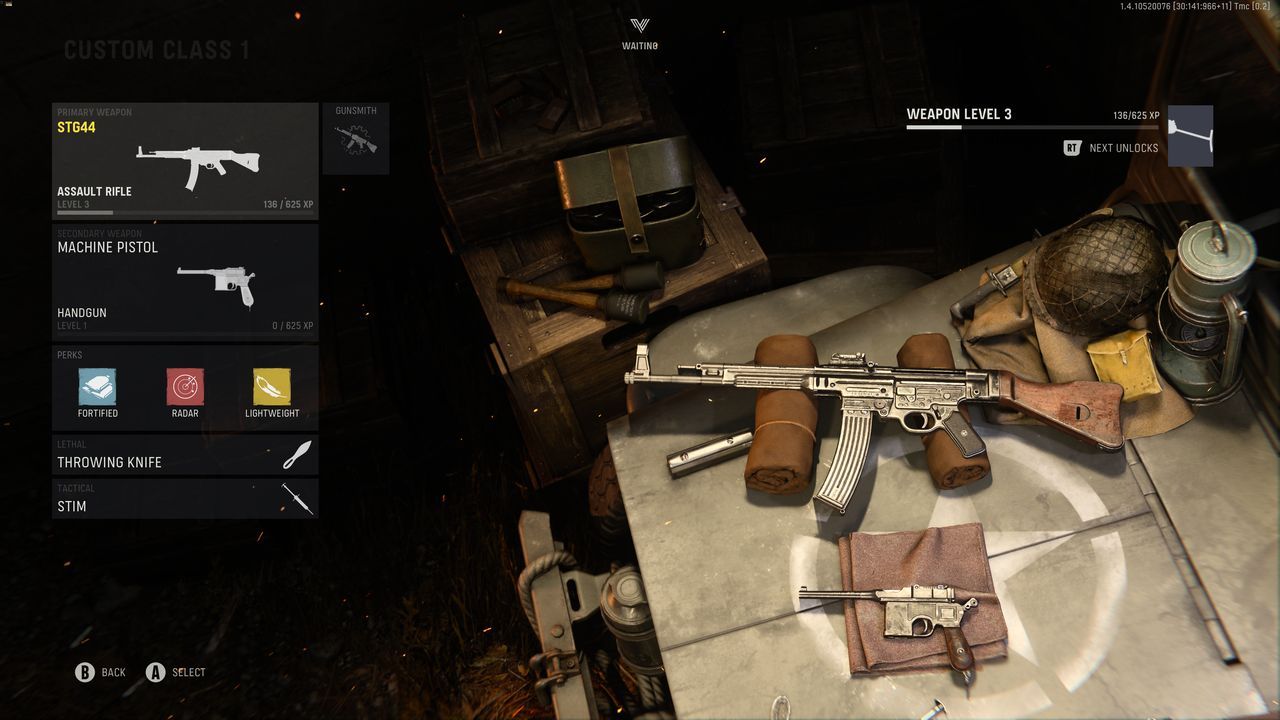Select the Fortified perk
This screenshot has height=720, width=1280.
[98, 388]
